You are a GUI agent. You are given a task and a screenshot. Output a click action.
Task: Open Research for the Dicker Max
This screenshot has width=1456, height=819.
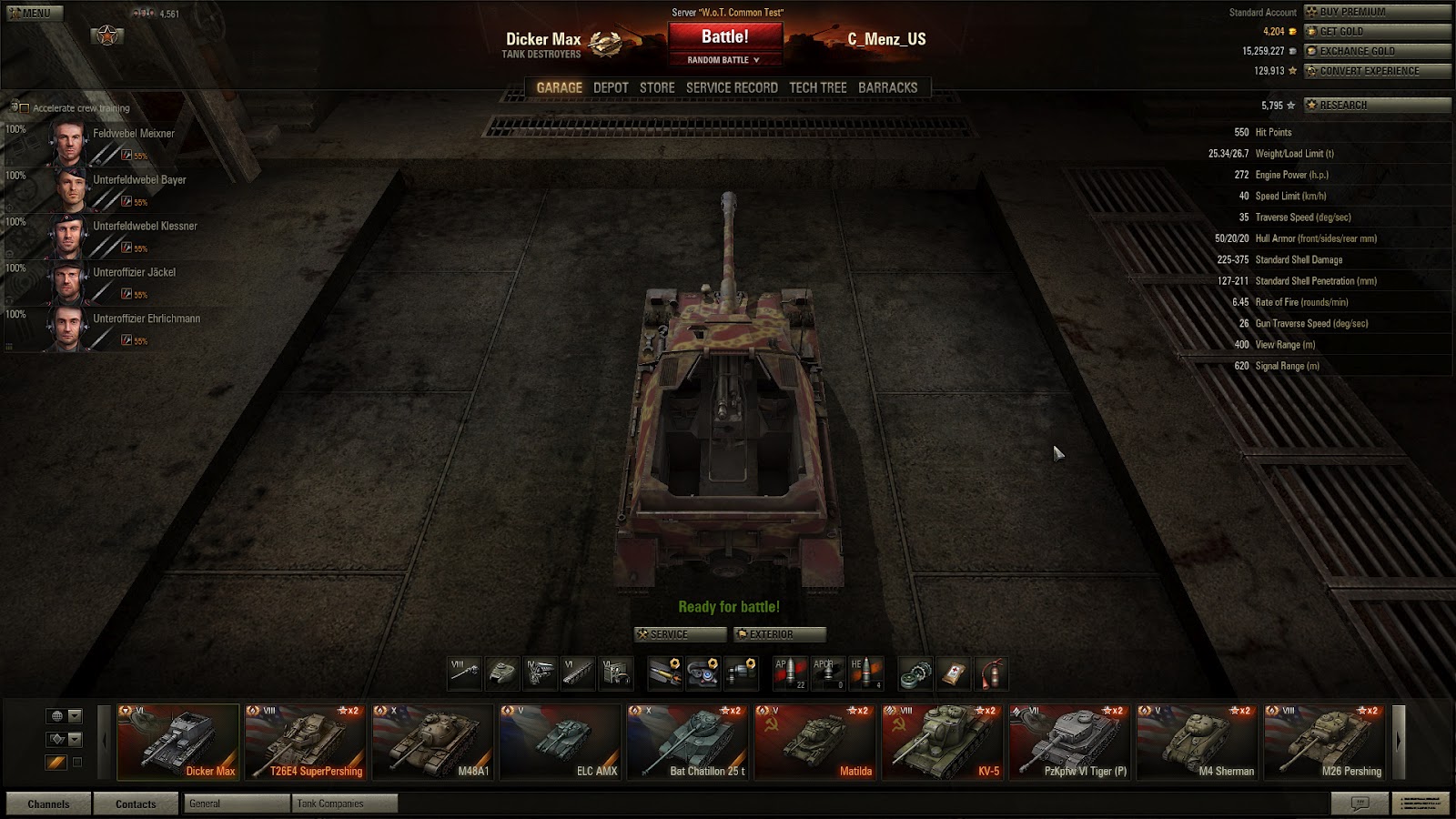[1377, 106]
